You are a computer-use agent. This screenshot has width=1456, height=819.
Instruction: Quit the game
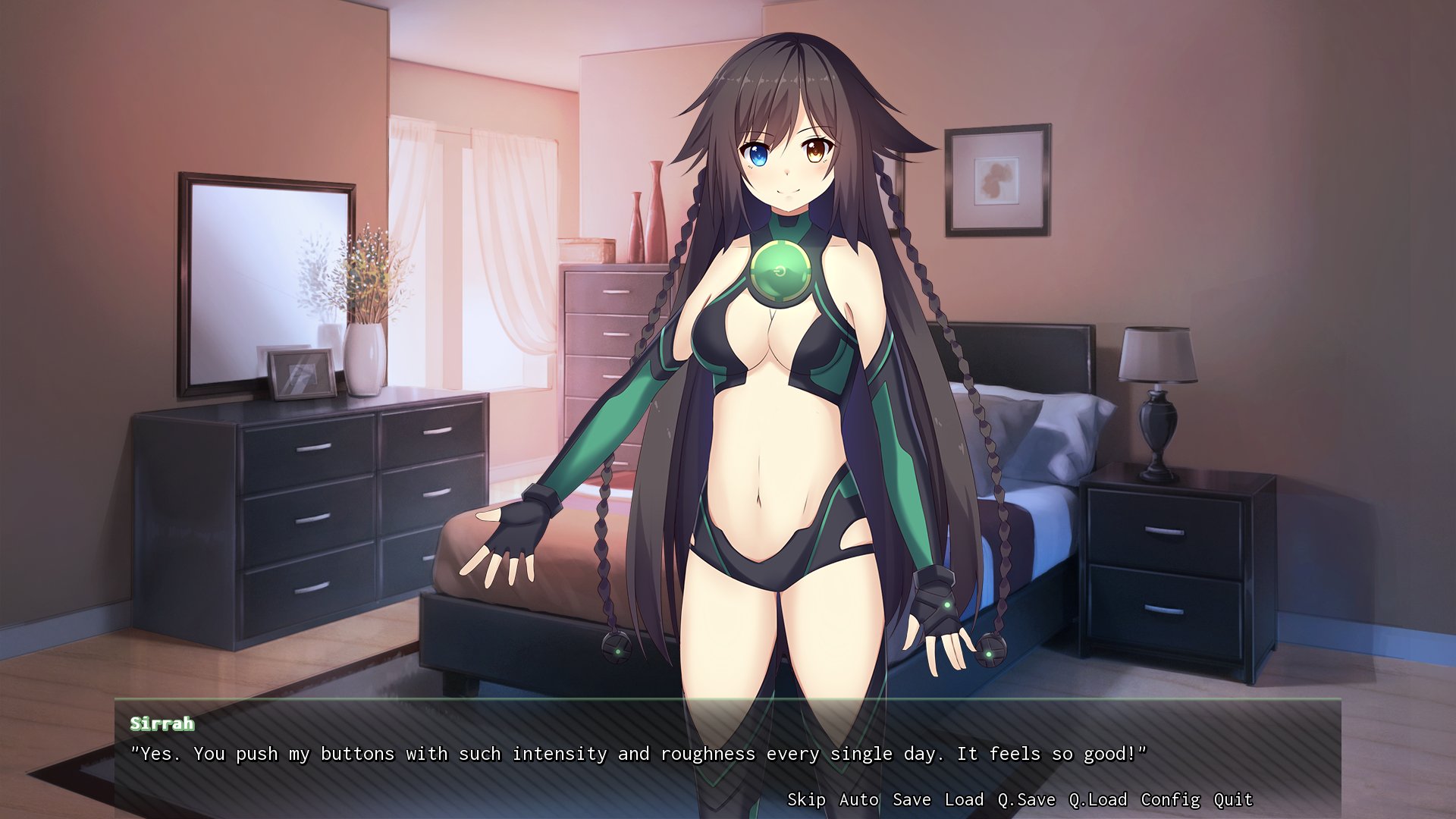pos(1233,799)
